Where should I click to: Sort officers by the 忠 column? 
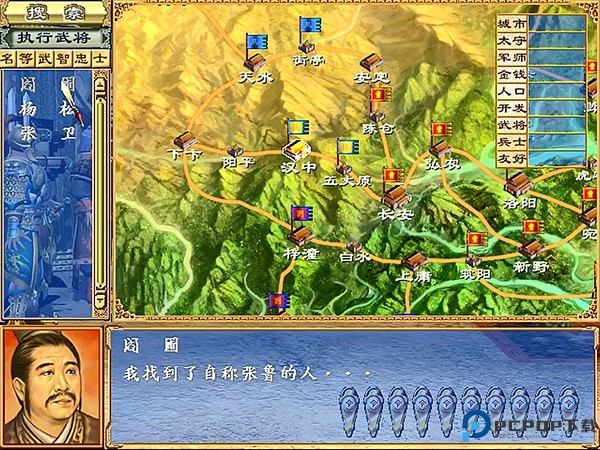(81, 59)
